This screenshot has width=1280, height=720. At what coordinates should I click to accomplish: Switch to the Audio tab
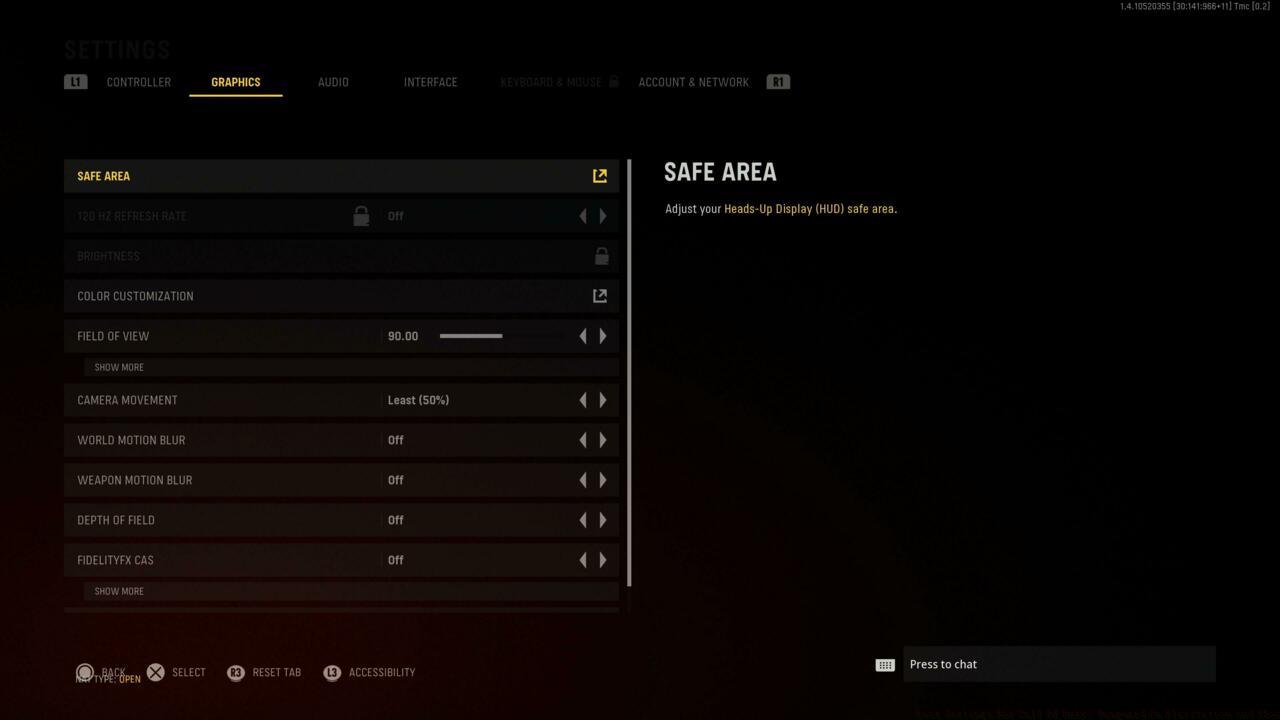(x=333, y=82)
